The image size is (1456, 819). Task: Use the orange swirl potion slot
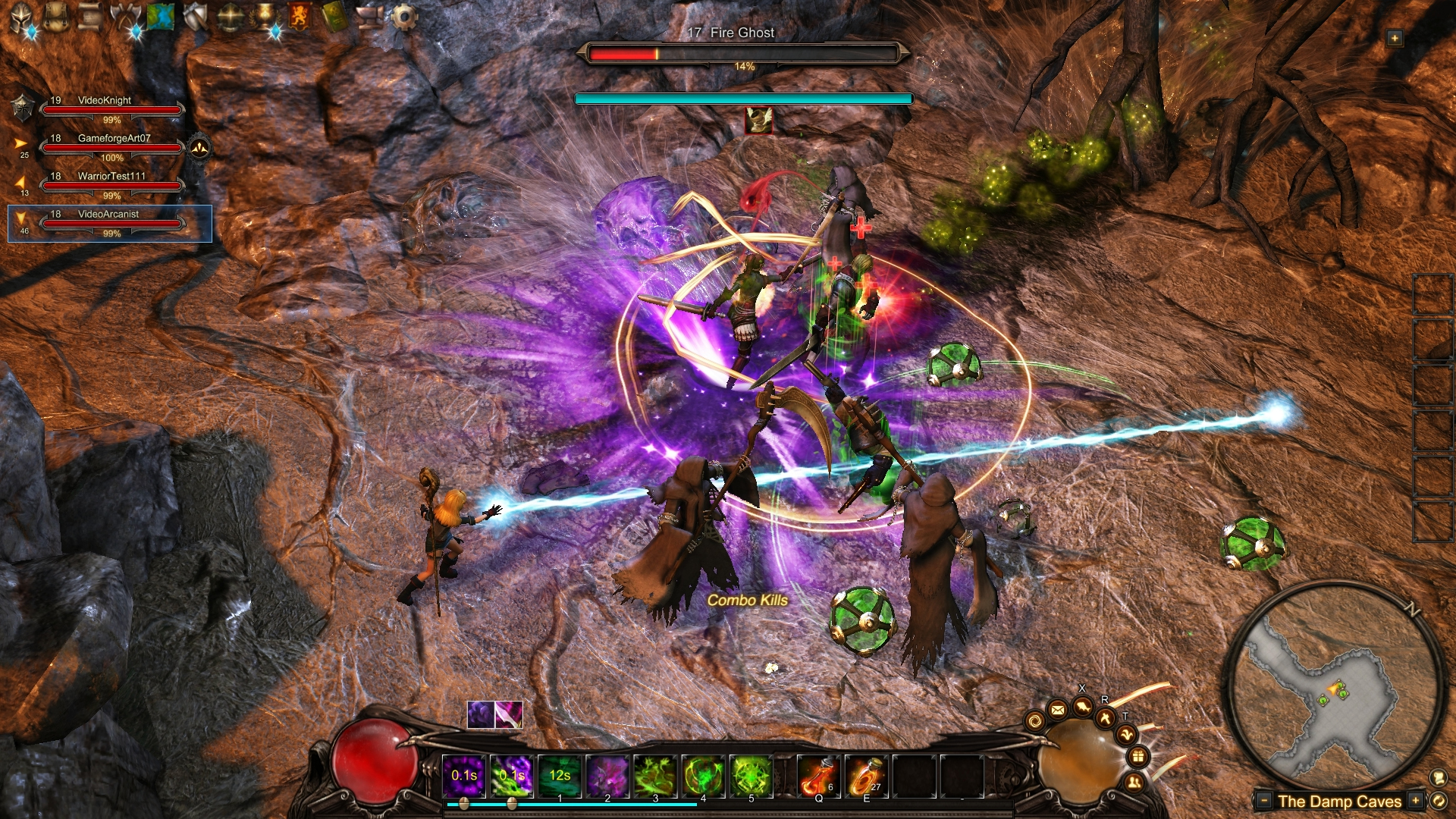click(x=866, y=776)
